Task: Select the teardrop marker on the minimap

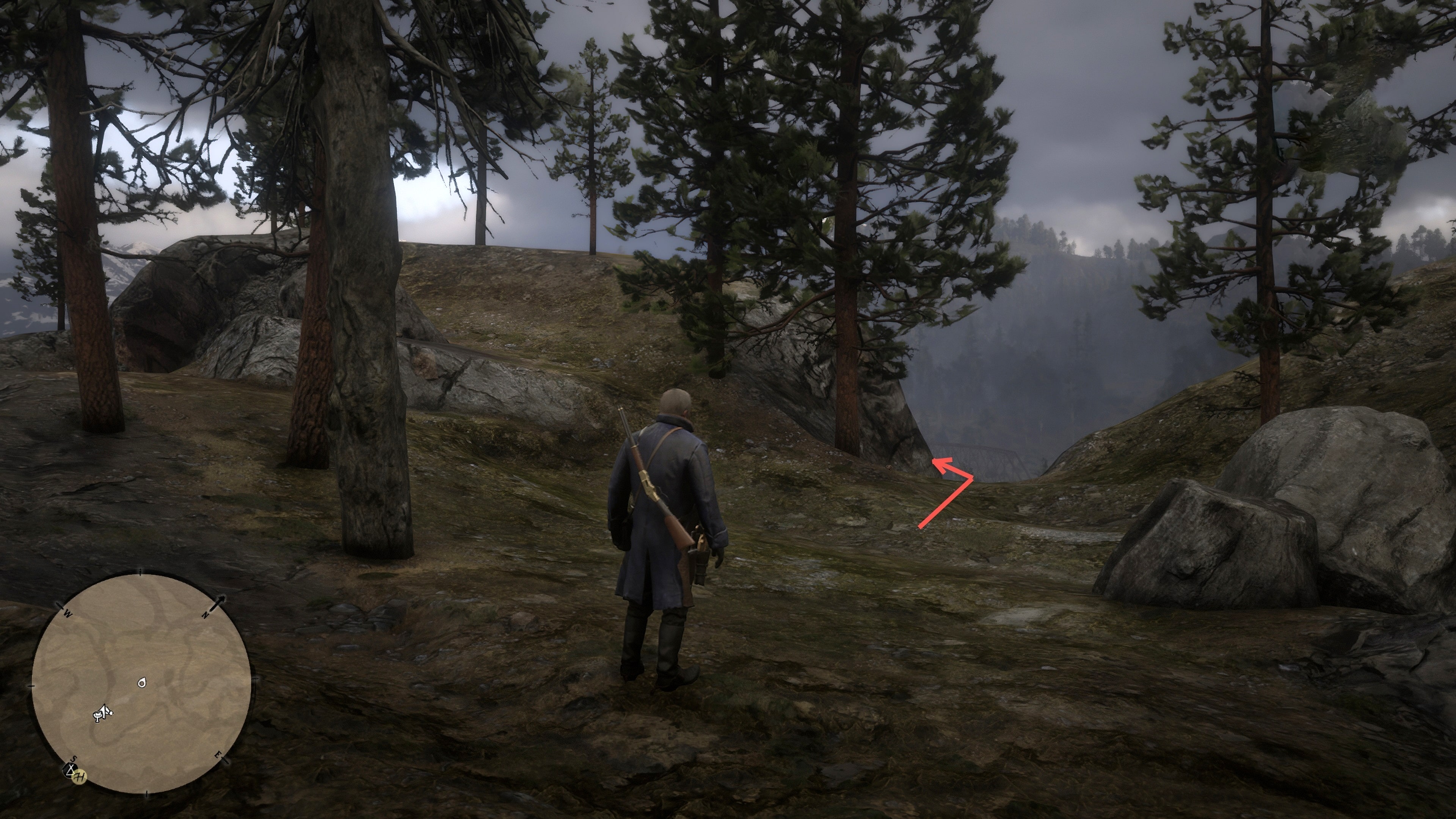Action: click(142, 683)
